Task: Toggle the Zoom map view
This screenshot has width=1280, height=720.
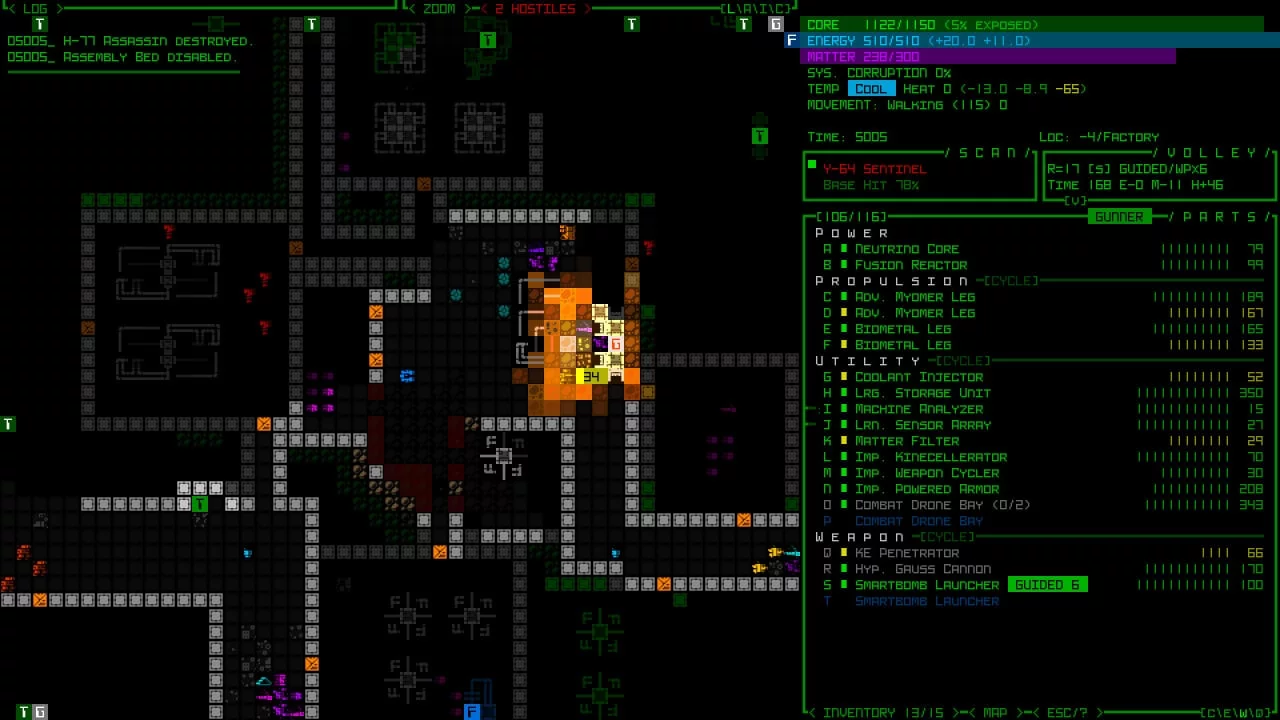Action: point(439,9)
